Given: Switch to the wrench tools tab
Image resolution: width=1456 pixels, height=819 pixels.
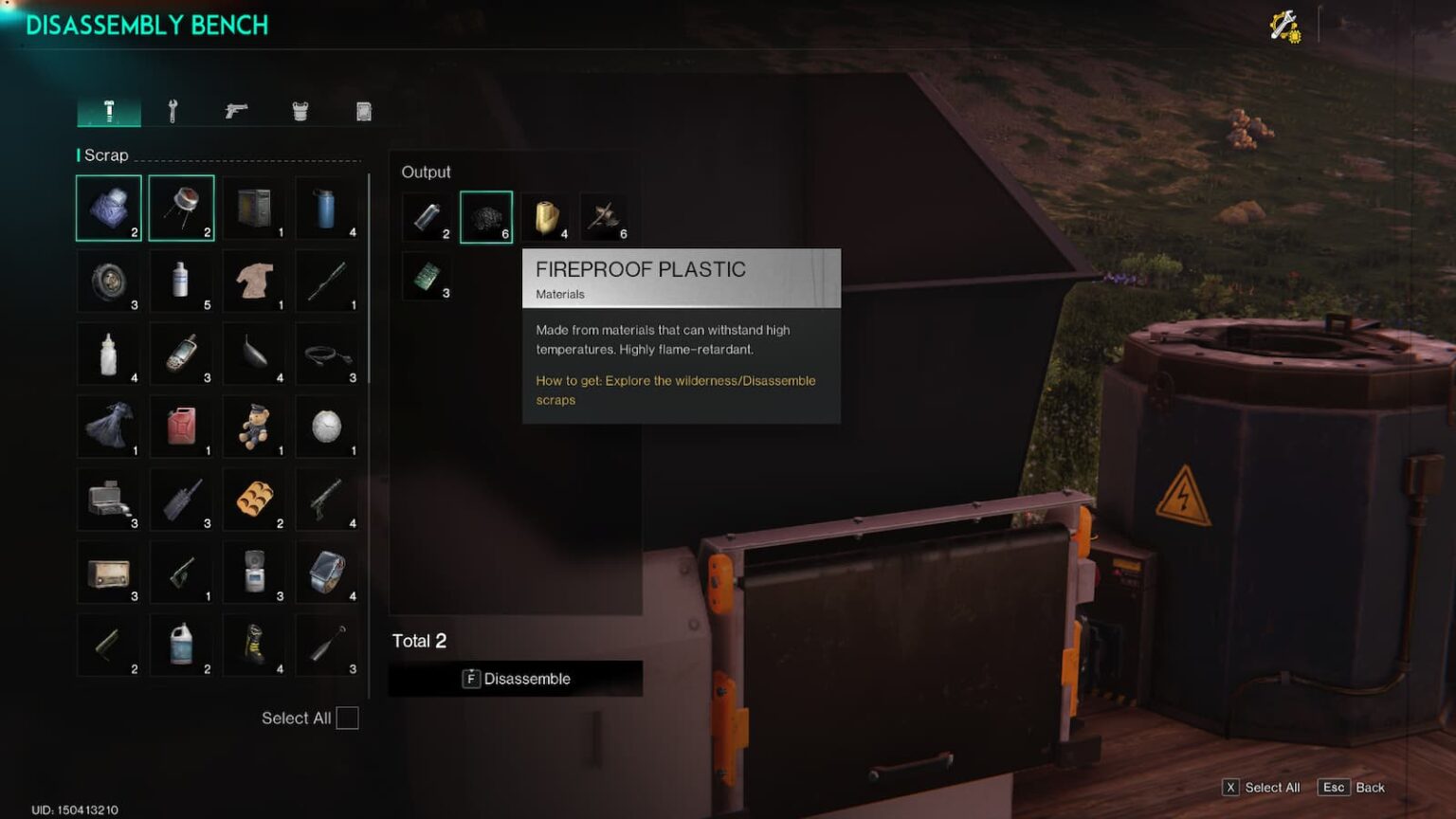Looking at the screenshot, I should coord(173,110).
